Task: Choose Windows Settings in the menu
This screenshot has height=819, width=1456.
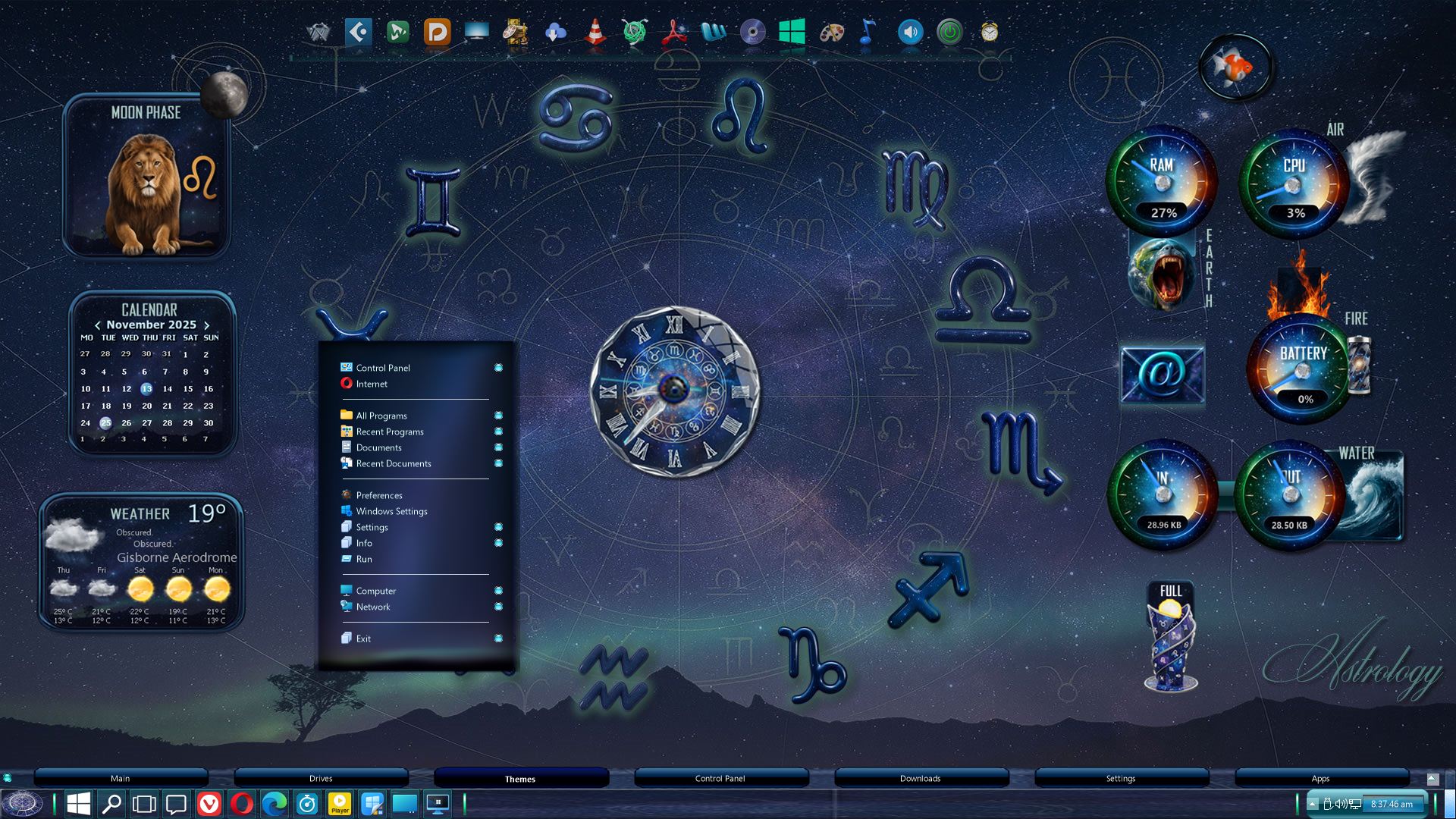Action: [x=391, y=511]
